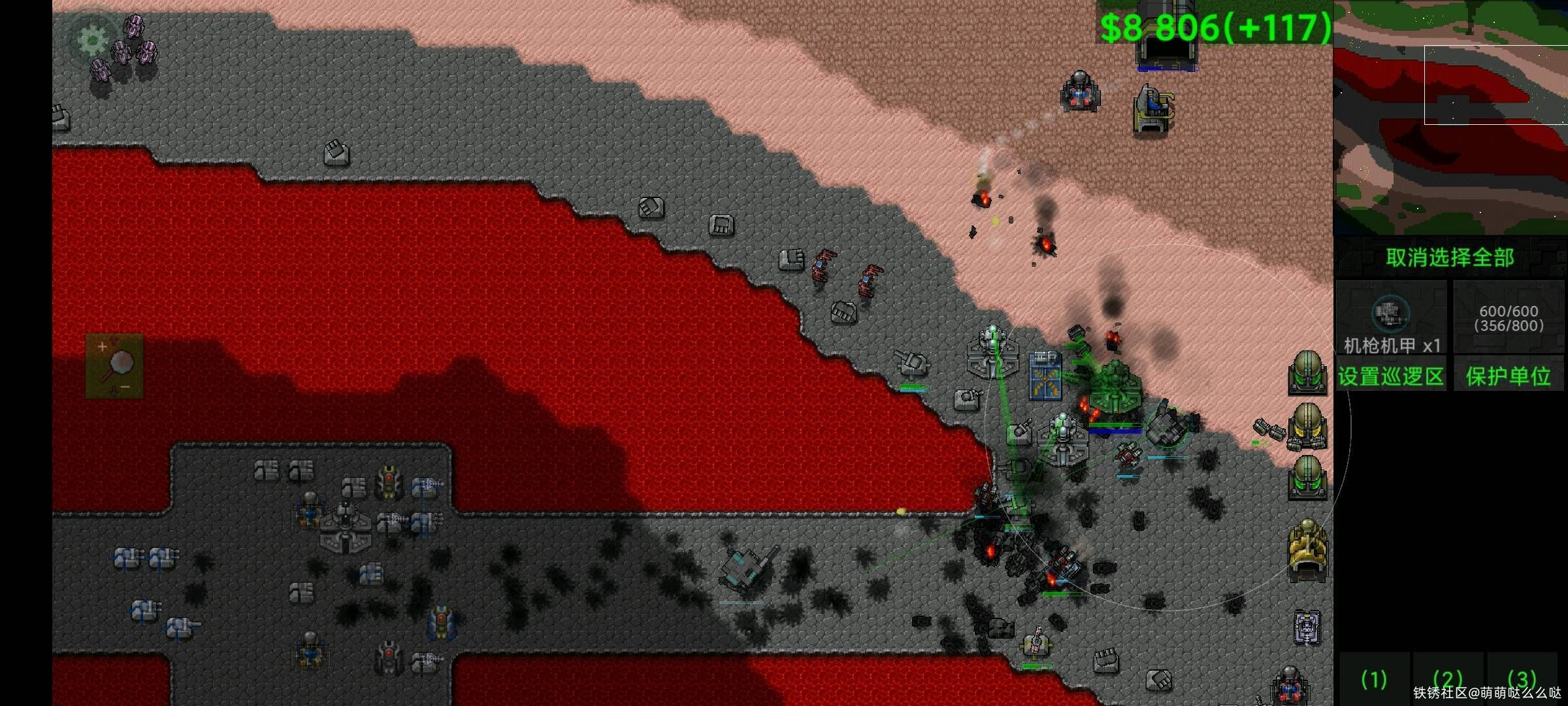This screenshot has width=1568, height=706.
Task: Choose 设置巡逻区 to set patrol area
Action: coord(1391,376)
